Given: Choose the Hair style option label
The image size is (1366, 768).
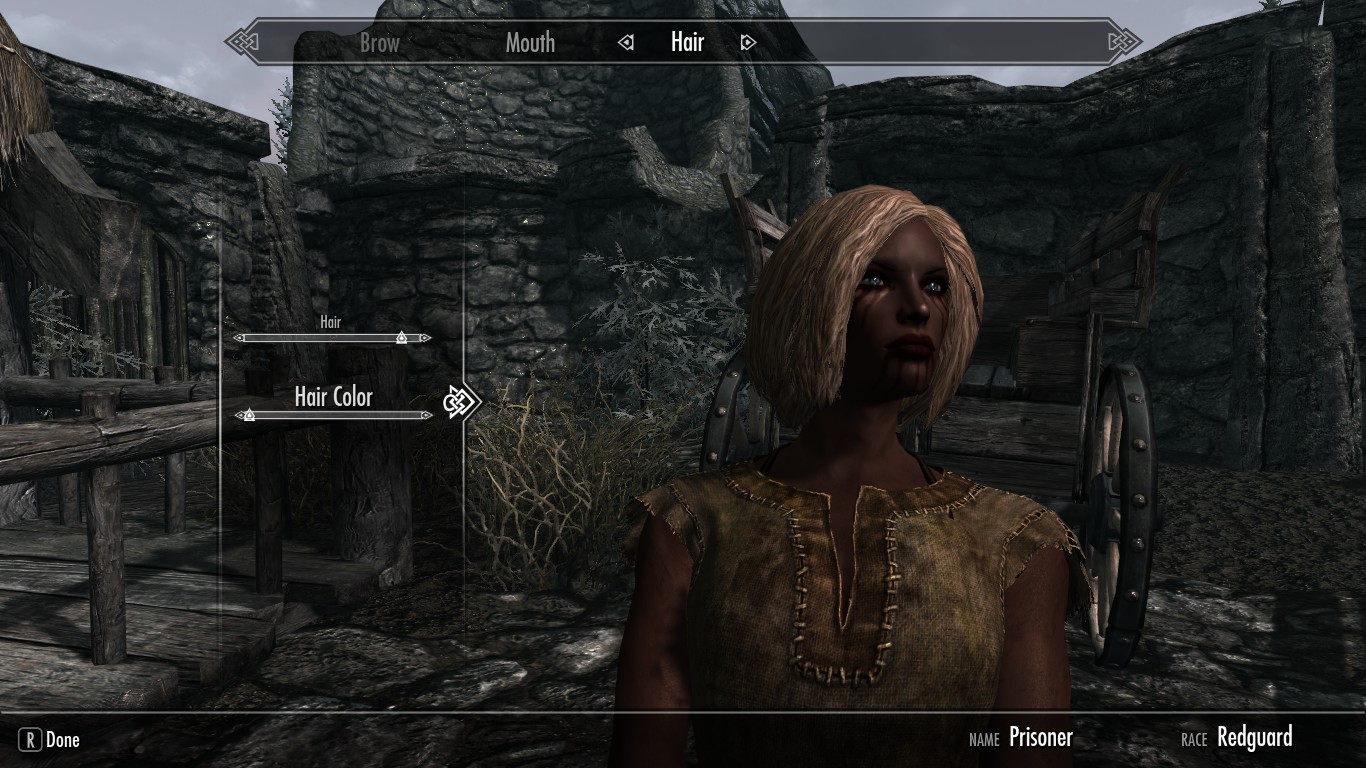Looking at the screenshot, I should click(x=330, y=323).
